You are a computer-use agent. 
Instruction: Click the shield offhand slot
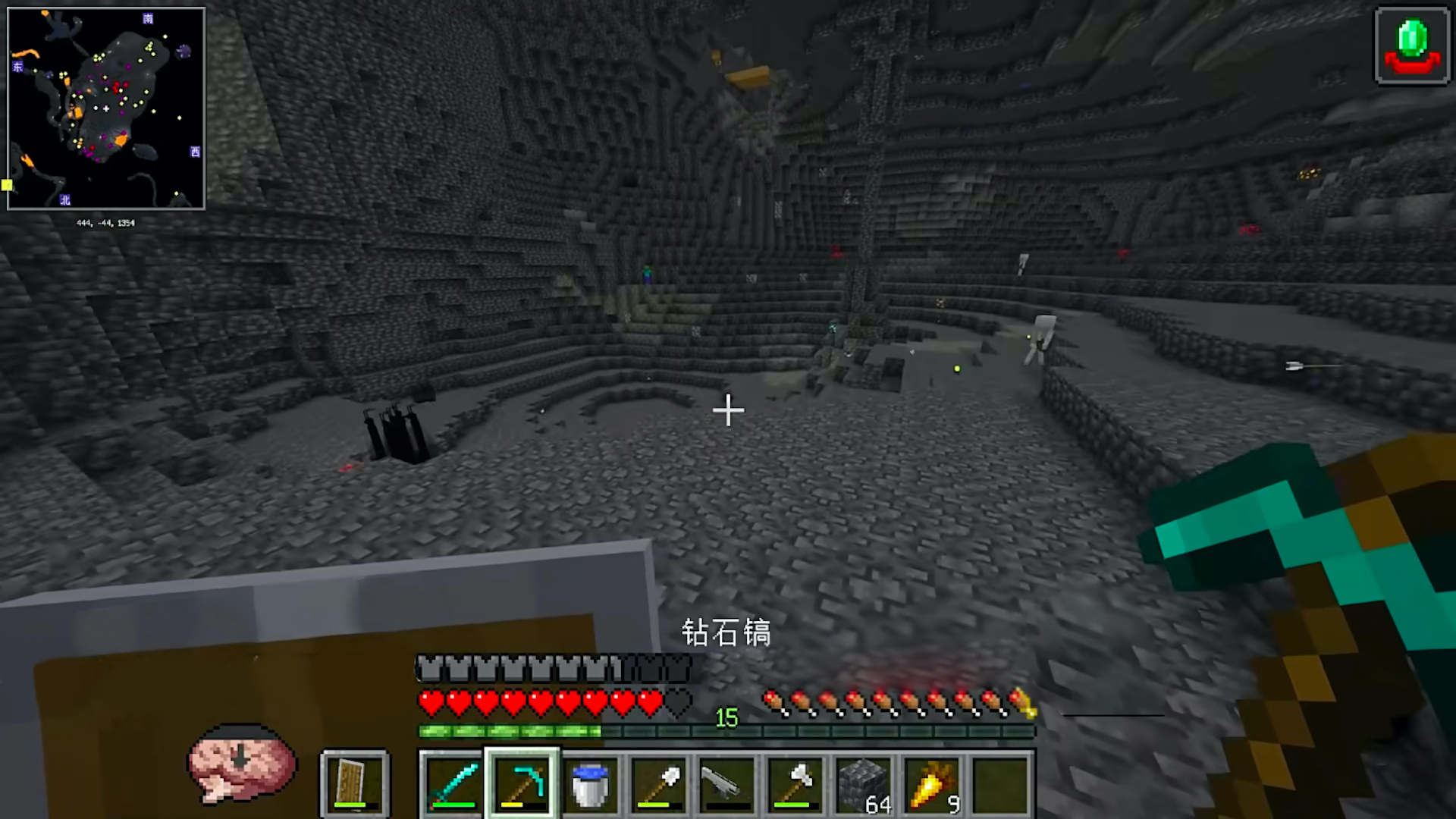[354, 784]
